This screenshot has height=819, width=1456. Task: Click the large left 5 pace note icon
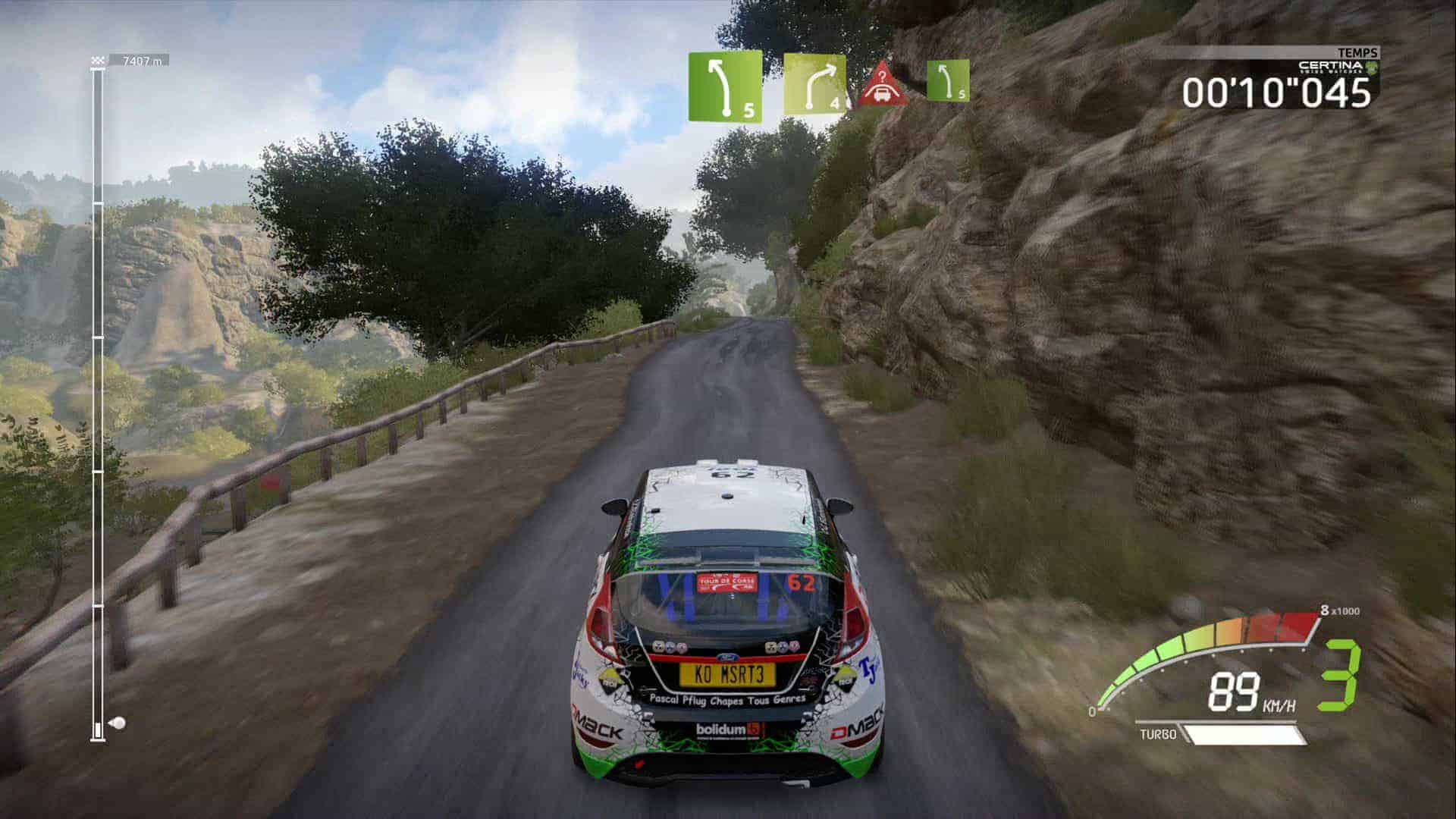pyautogui.click(x=725, y=86)
